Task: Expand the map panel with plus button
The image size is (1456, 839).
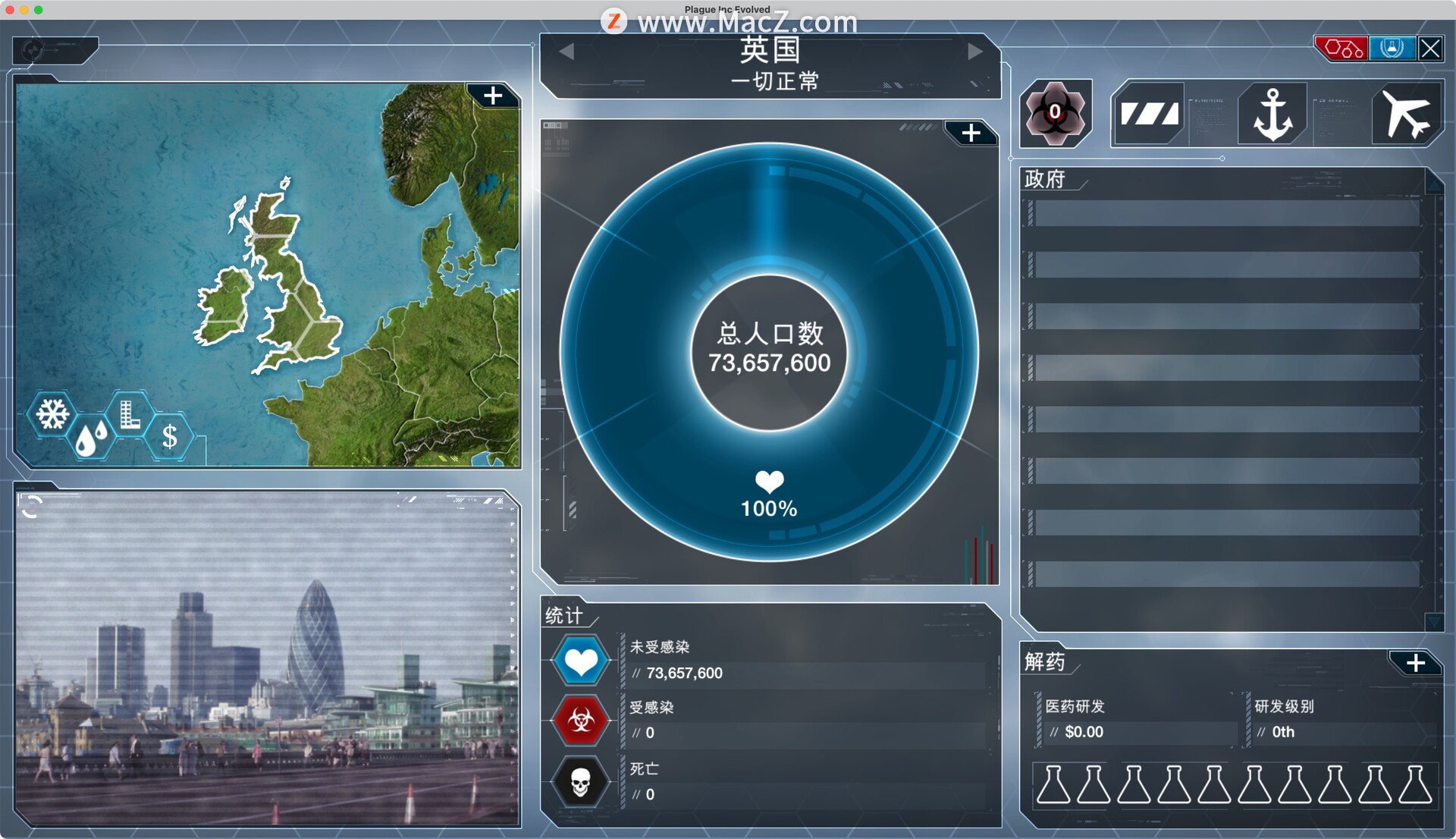Action: pos(493,96)
